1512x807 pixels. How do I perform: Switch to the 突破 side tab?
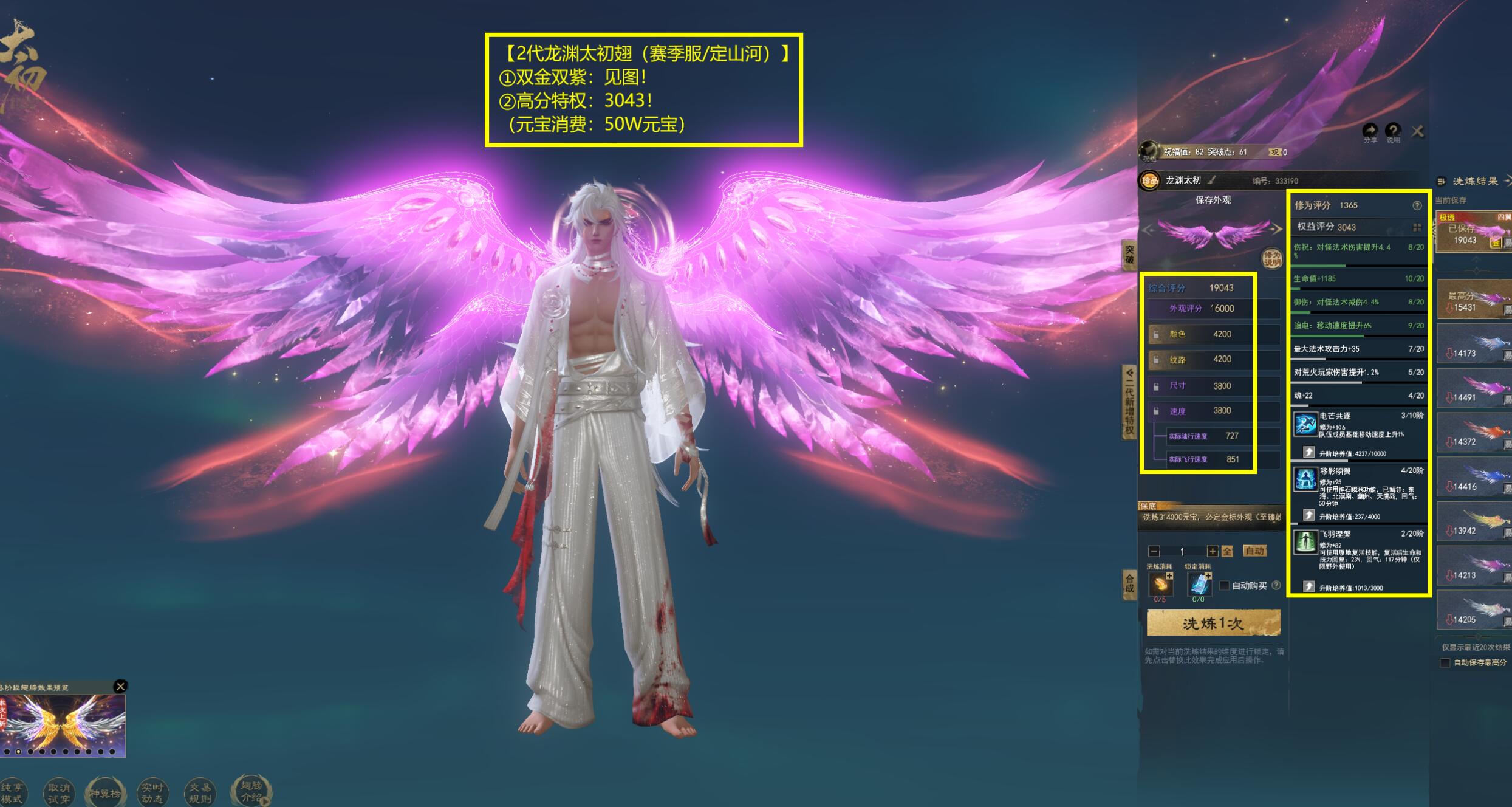[1129, 255]
